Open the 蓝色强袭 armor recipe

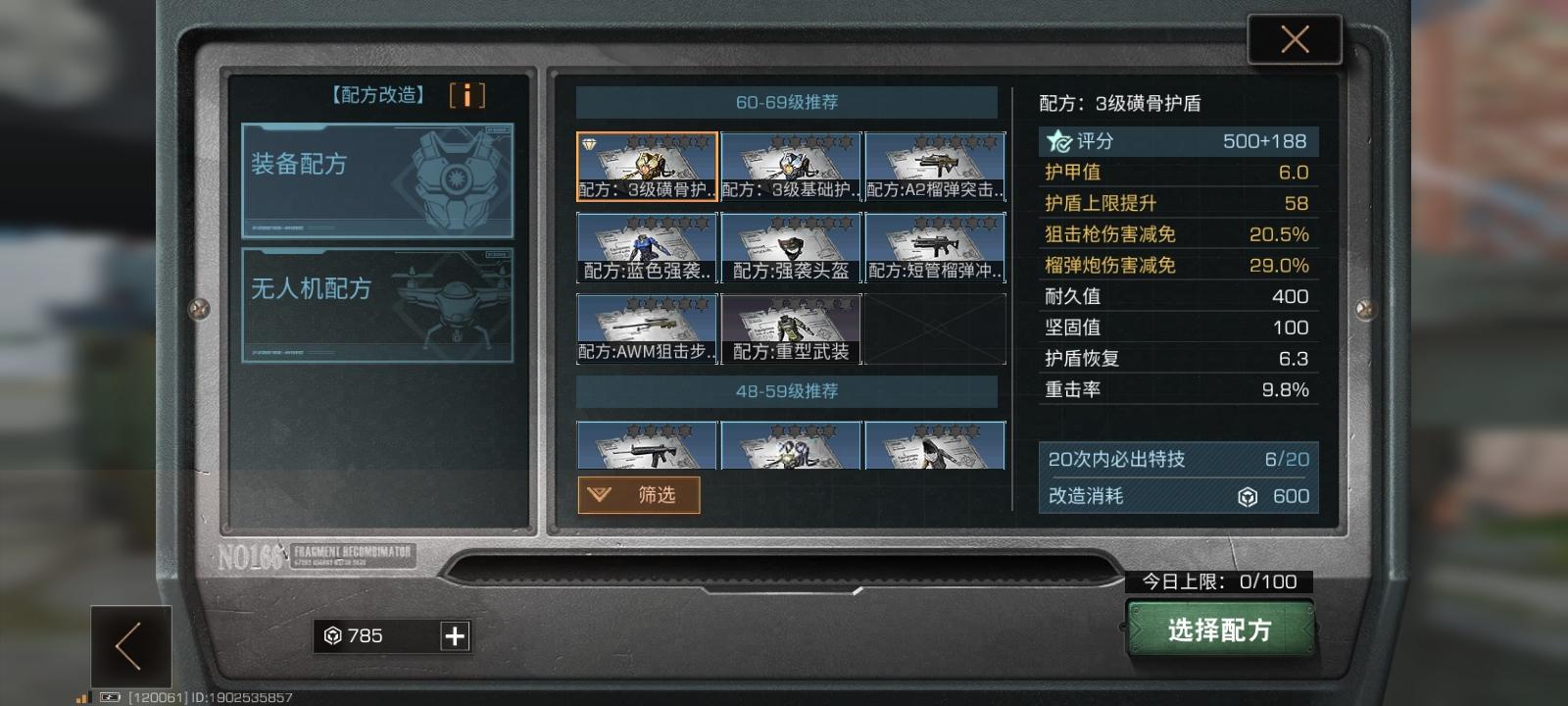(x=648, y=247)
